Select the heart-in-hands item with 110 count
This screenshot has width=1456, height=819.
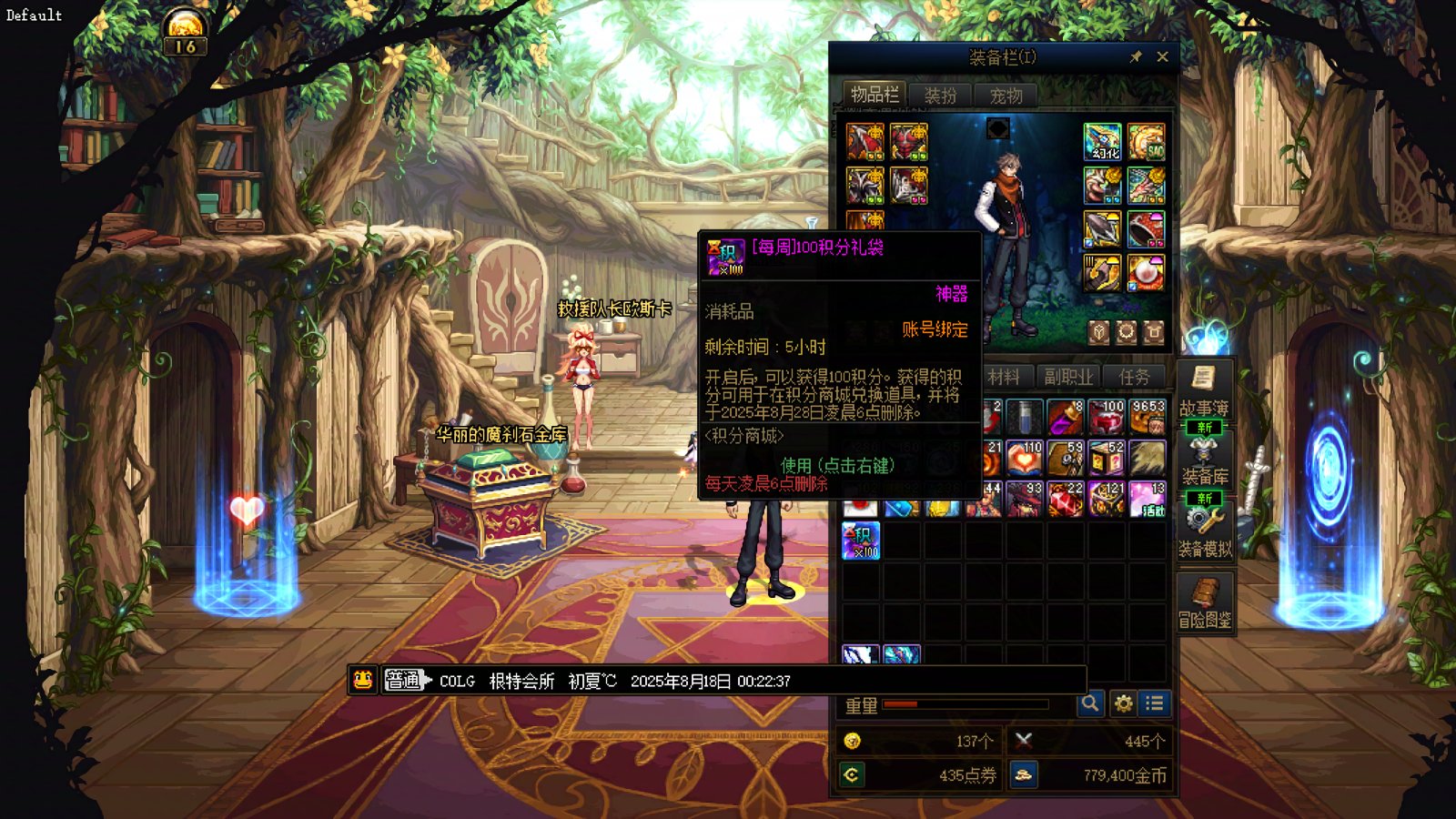(x=1024, y=459)
